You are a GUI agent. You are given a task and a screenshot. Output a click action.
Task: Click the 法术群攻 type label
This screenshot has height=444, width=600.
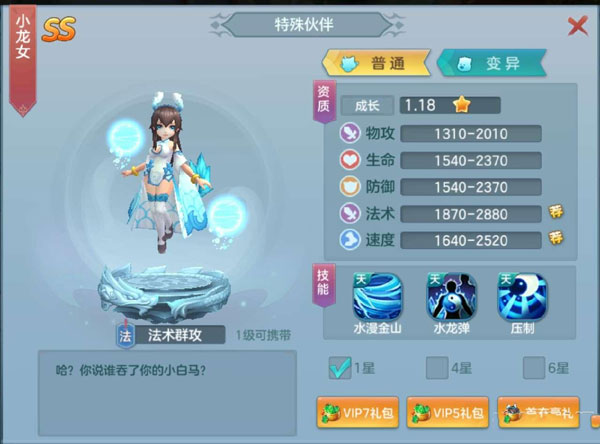176,336
